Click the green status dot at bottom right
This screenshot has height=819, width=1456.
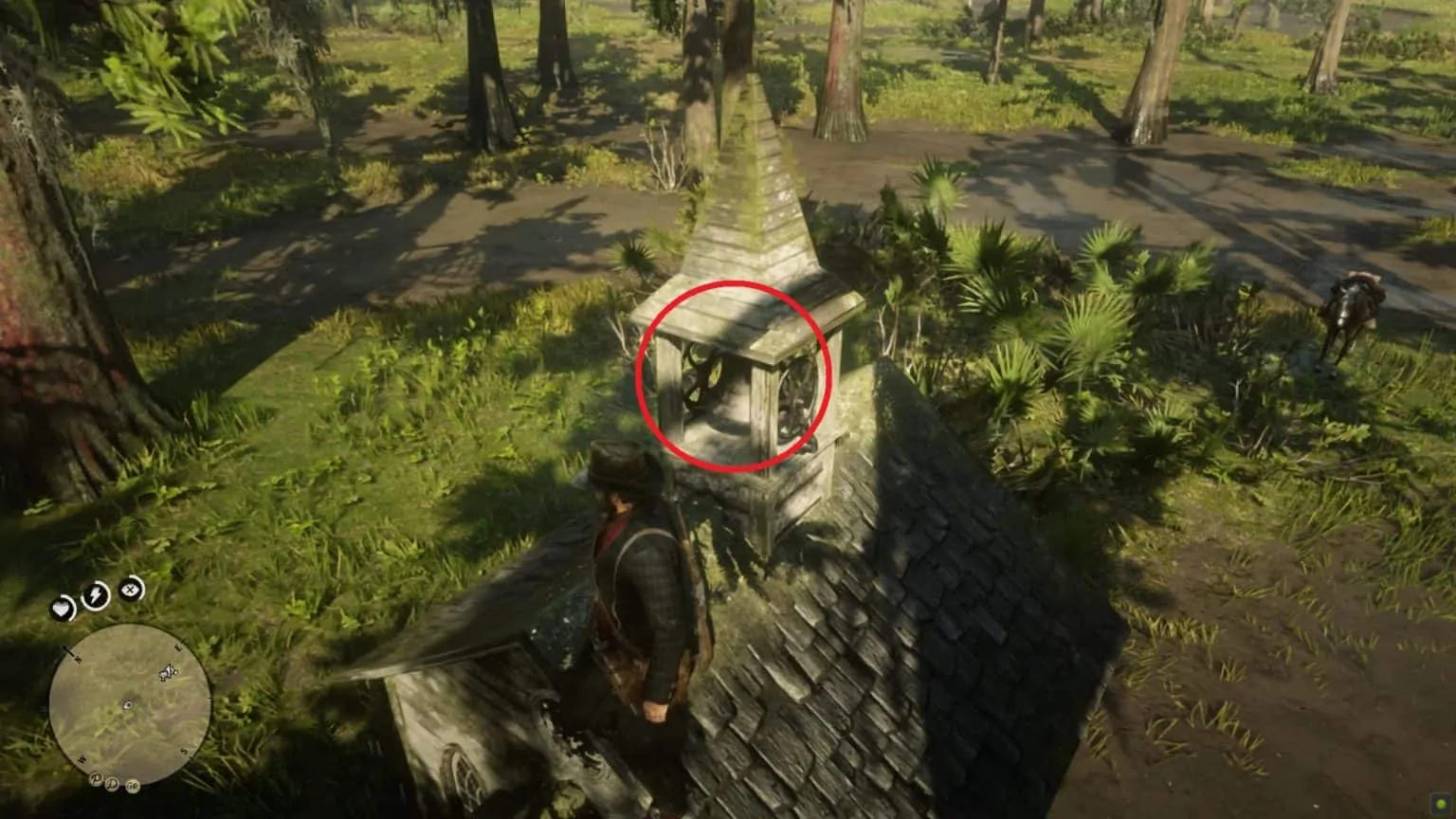(1442, 806)
